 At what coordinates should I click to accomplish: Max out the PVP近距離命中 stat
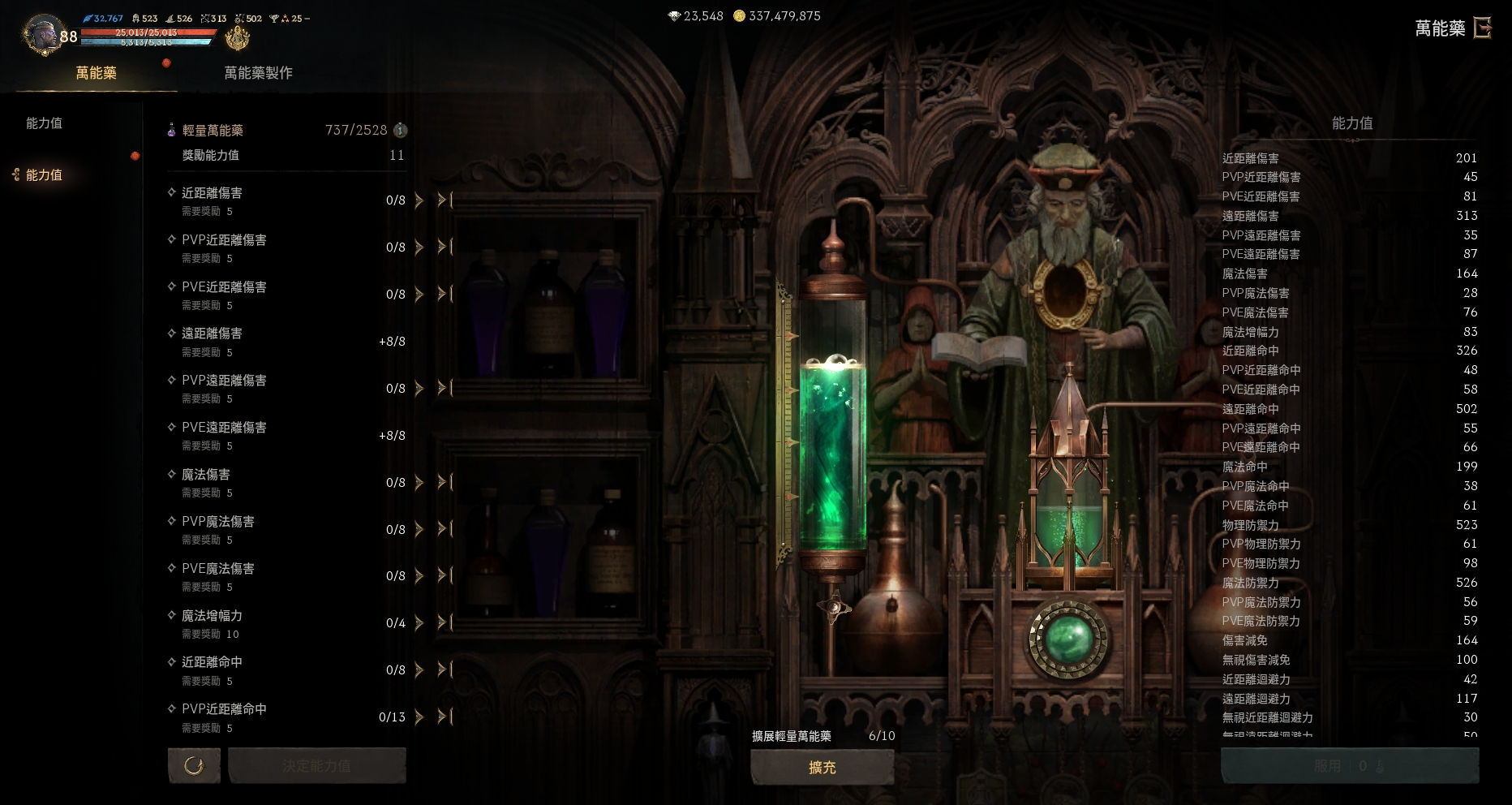pyautogui.click(x=444, y=717)
